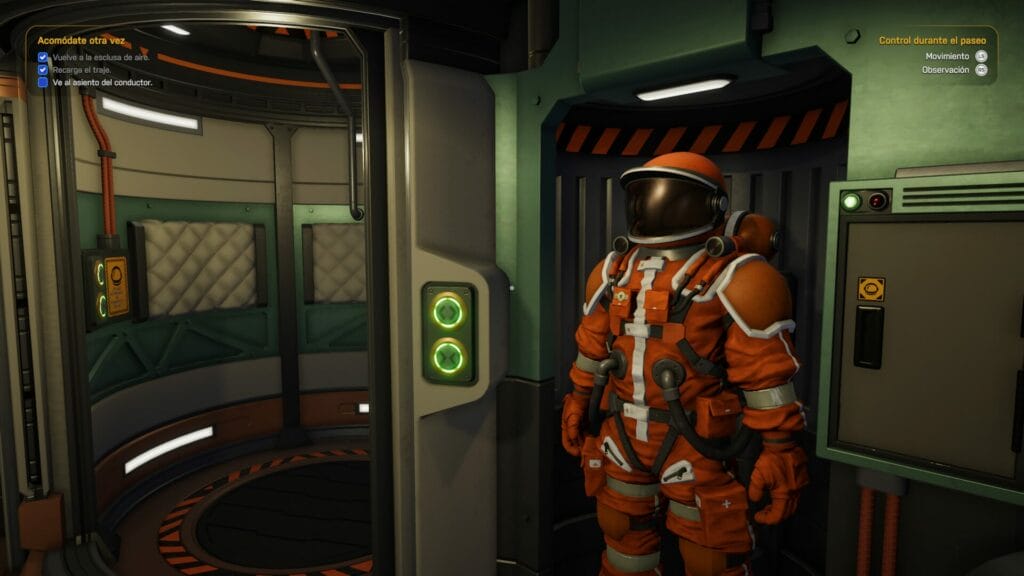Select the 'Recarga el traje' objective entry
The image size is (1024, 576).
coord(81,70)
